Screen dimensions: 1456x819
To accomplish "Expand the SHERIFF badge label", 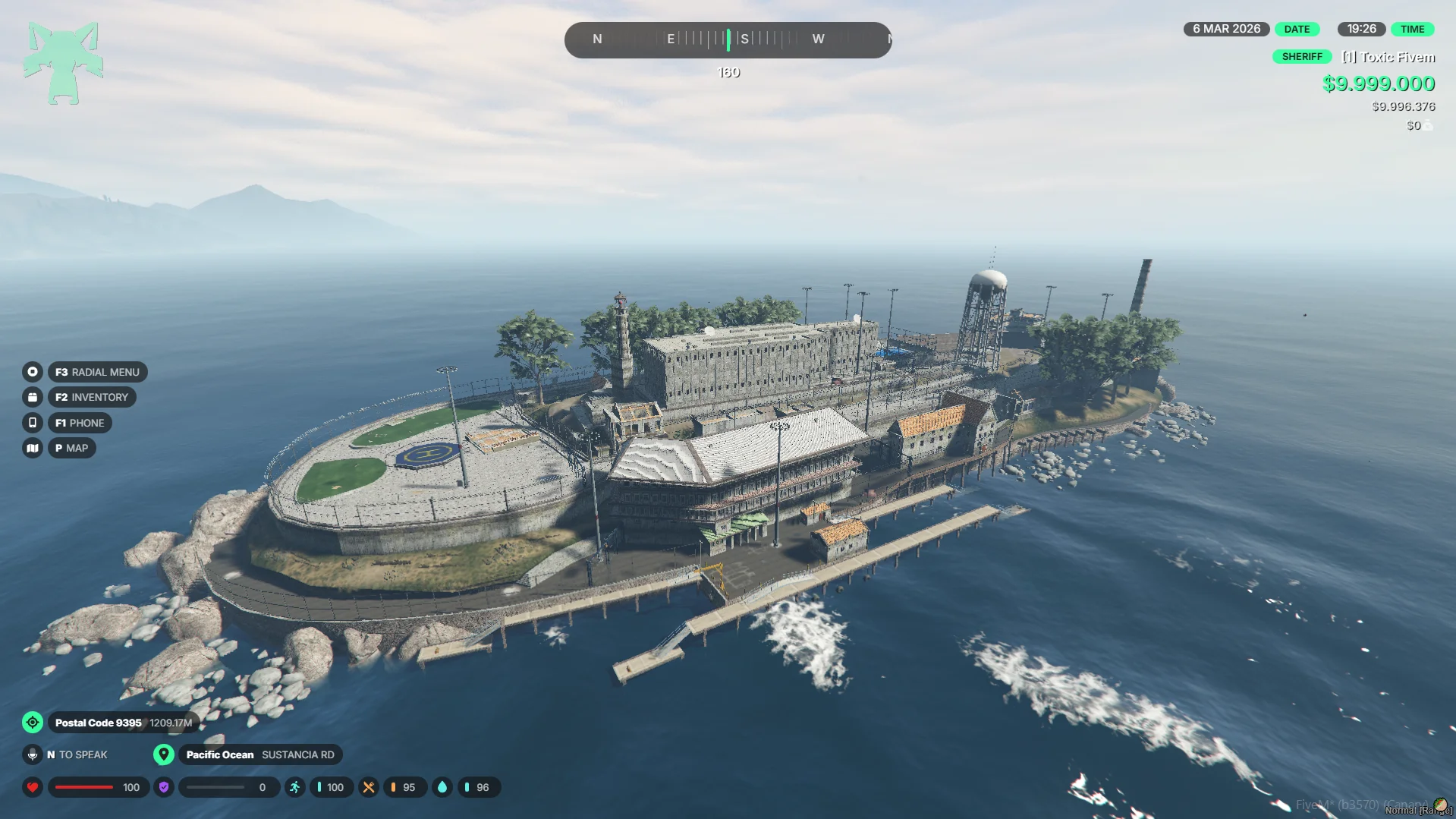I will pos(1302,56).
